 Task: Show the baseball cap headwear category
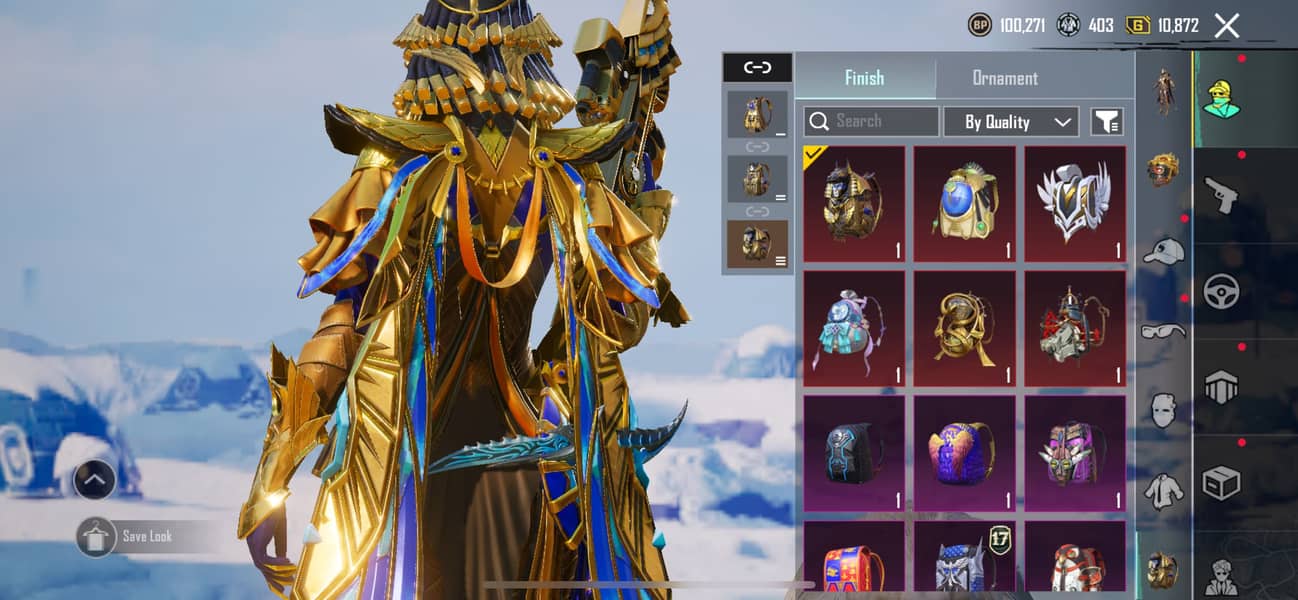pyautogui.click(x=1163, y=251)
